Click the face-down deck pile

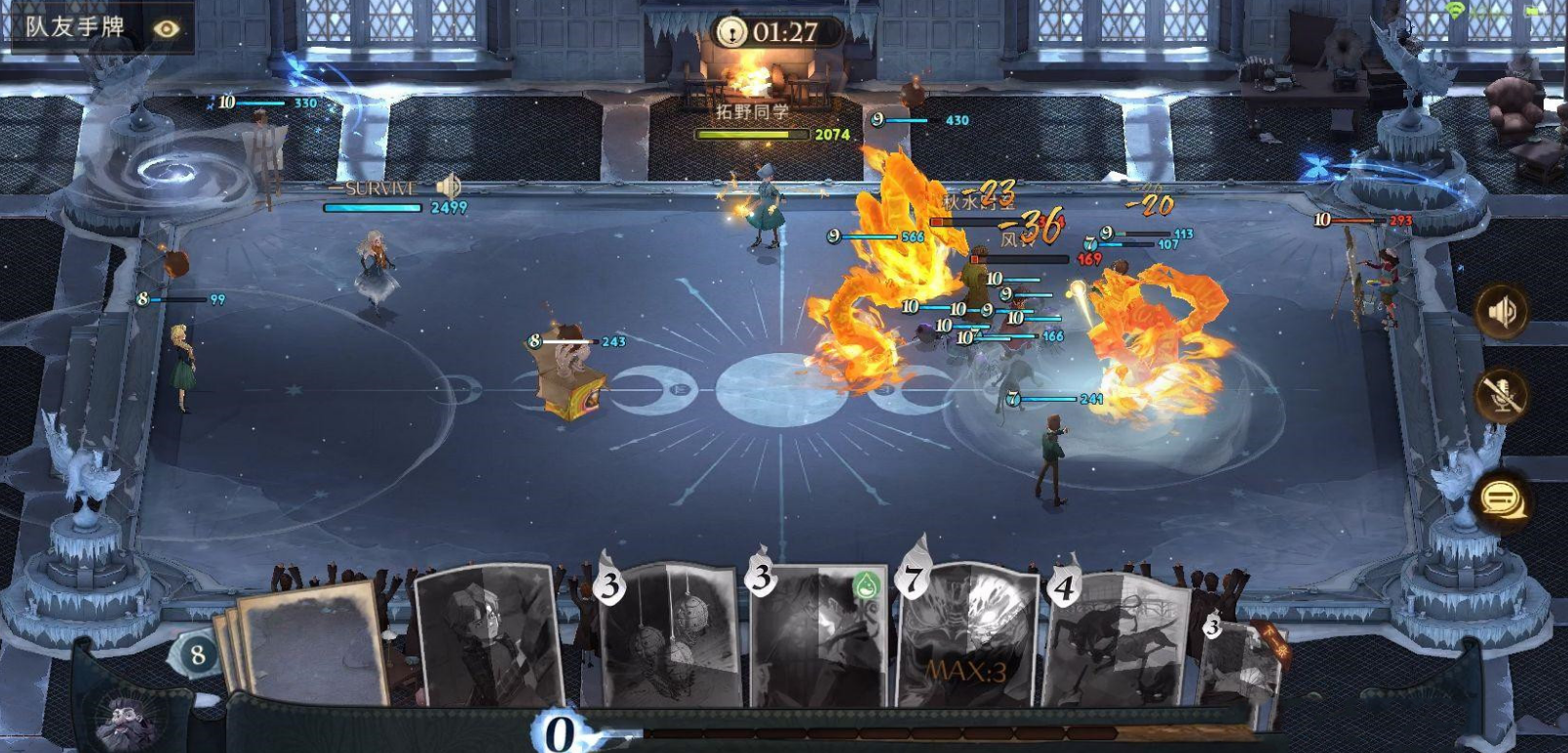307,644
